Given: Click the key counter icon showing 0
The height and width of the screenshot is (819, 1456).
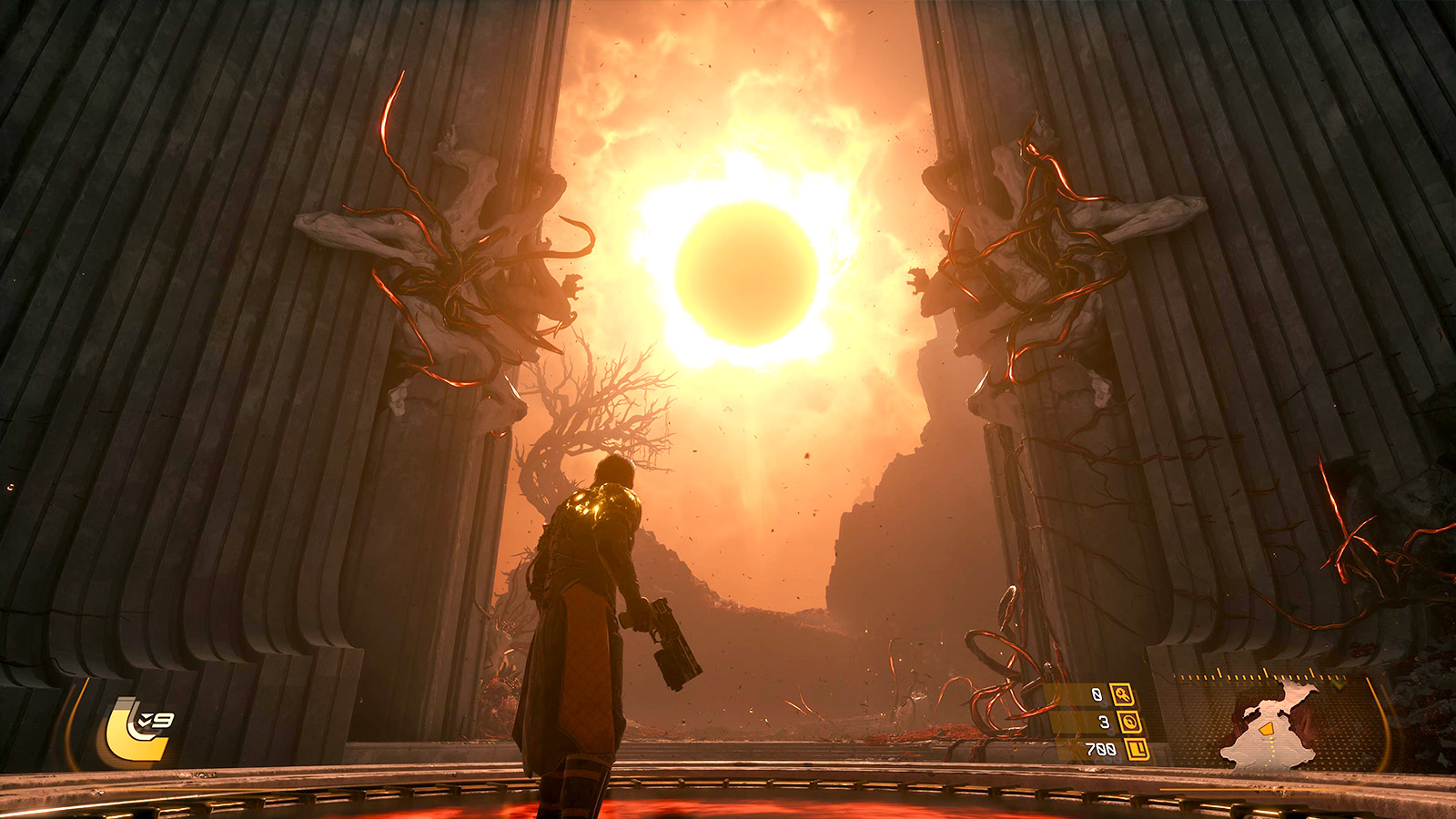Looking at the screenshot, I should point(1122,695).
